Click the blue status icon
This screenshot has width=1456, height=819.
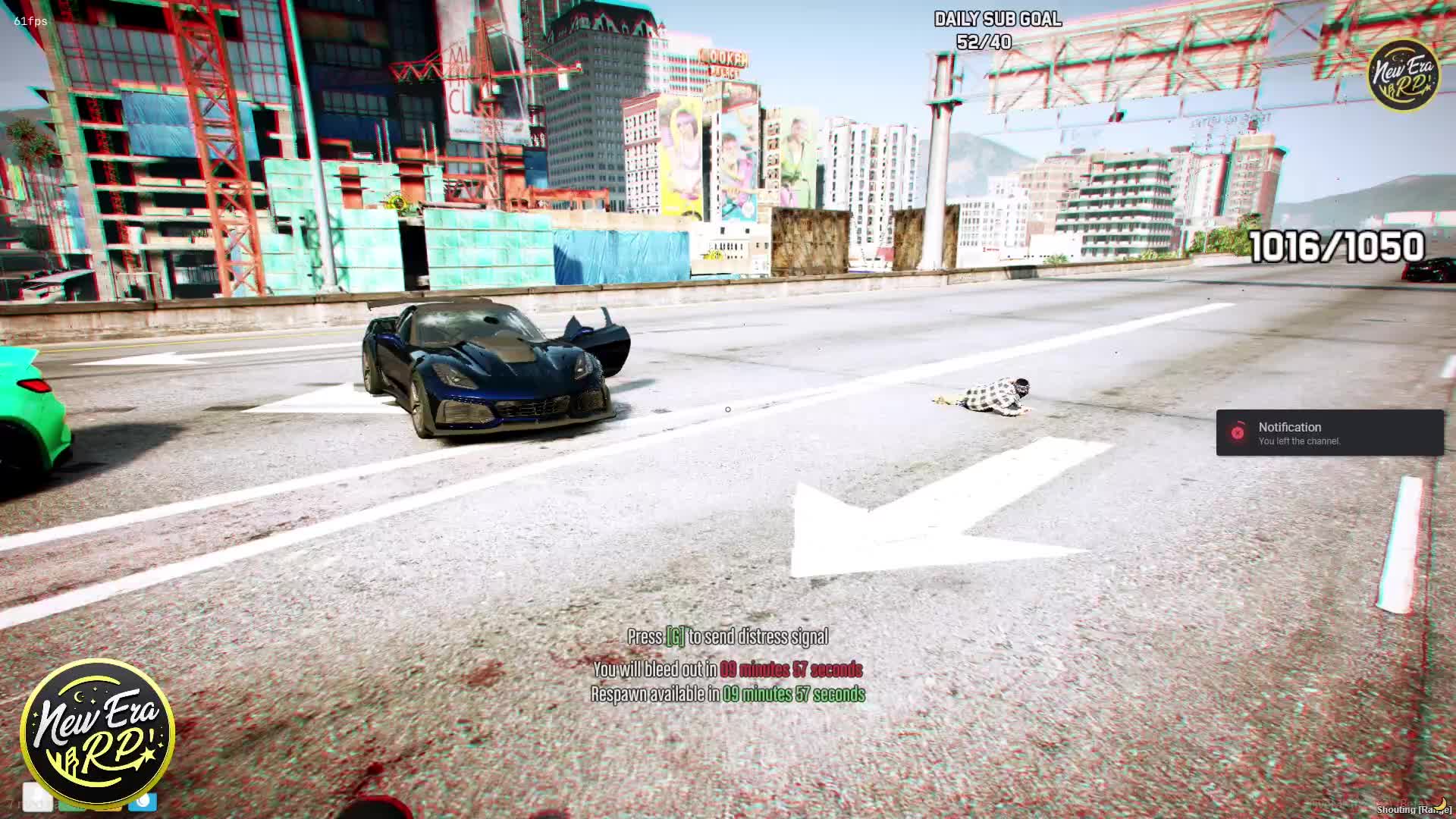143,801
